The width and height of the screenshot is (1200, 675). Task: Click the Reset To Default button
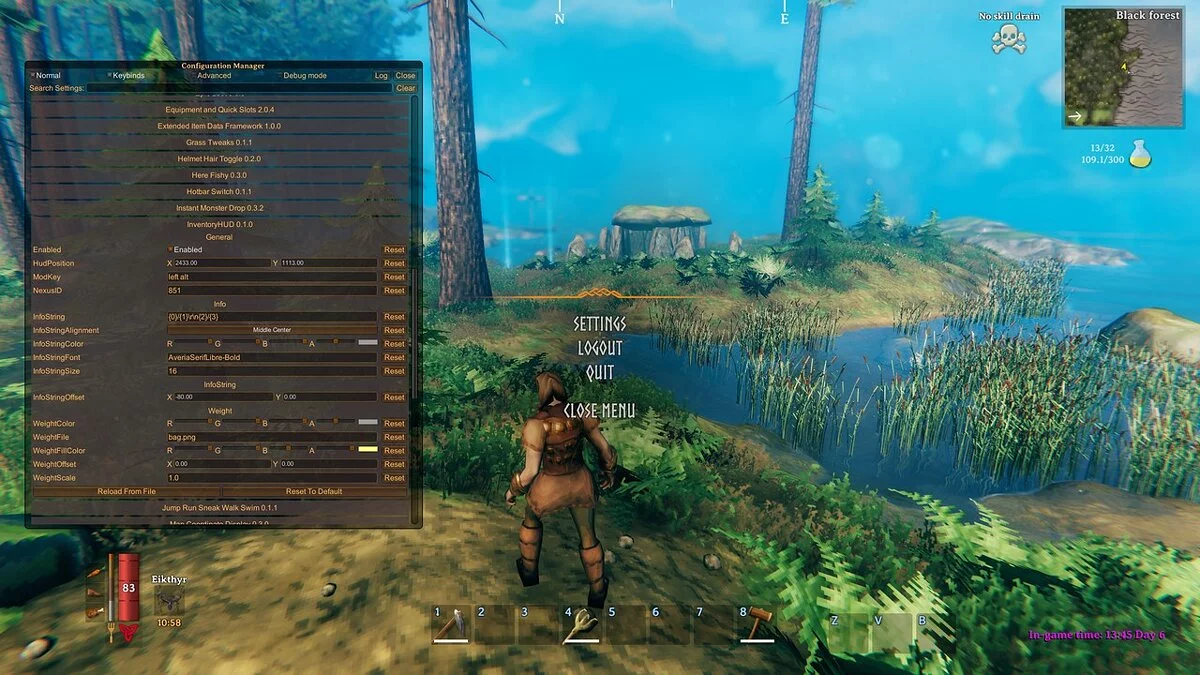(x=315, y=491)
